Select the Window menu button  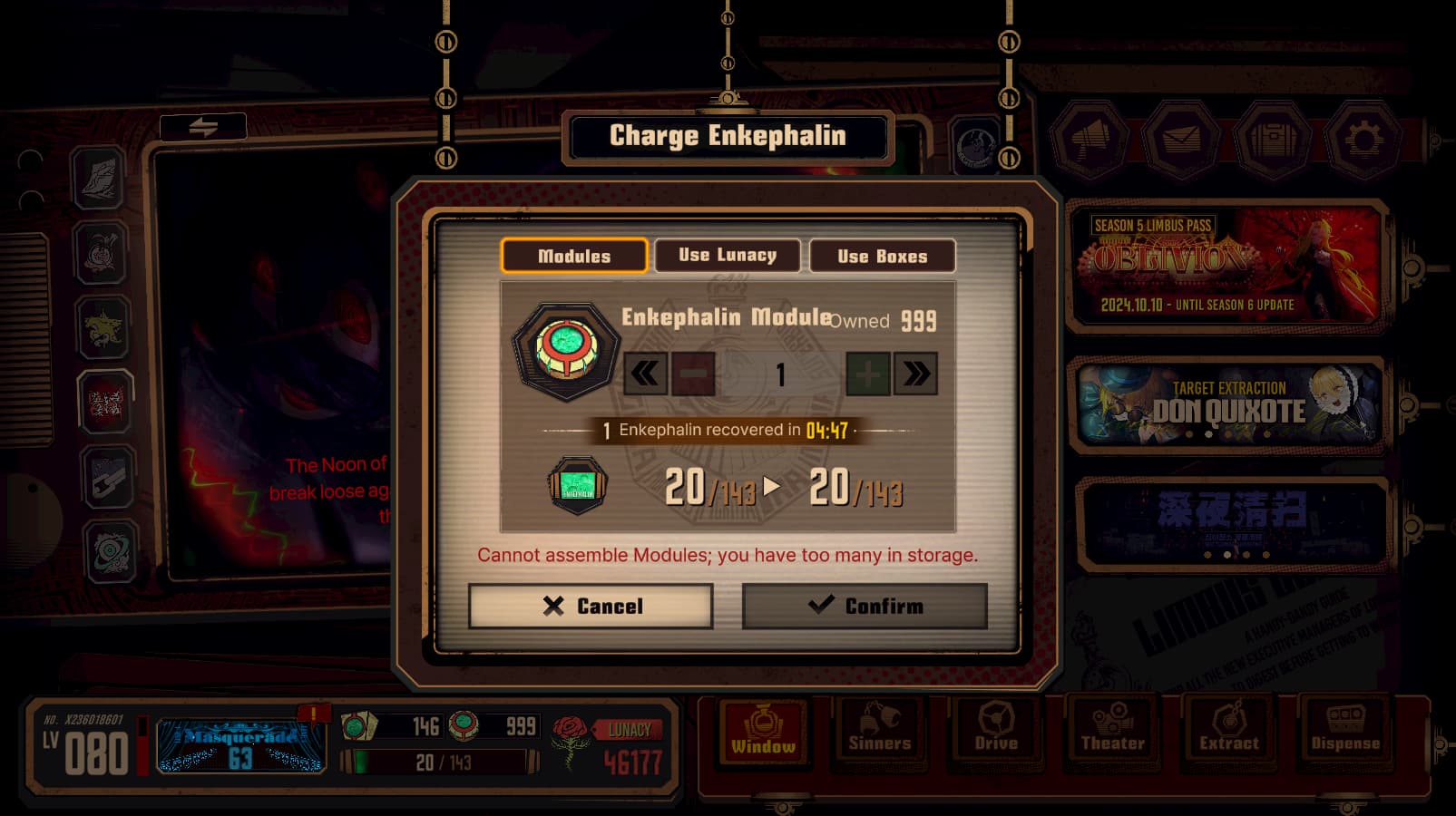click(x=763, y=729)
